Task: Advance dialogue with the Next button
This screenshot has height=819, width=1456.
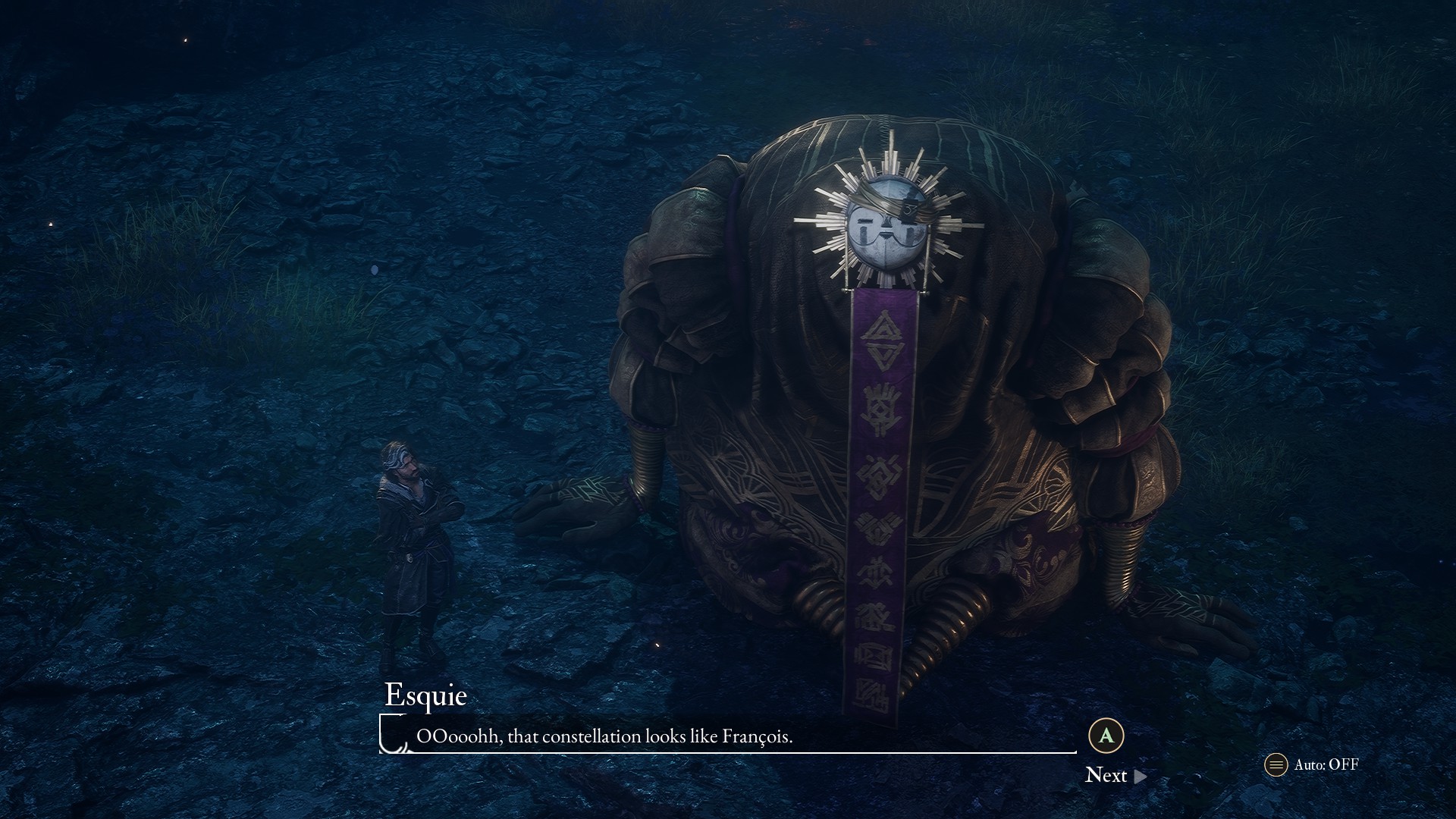Action: pyautogui.click(x=1115, y=775)
